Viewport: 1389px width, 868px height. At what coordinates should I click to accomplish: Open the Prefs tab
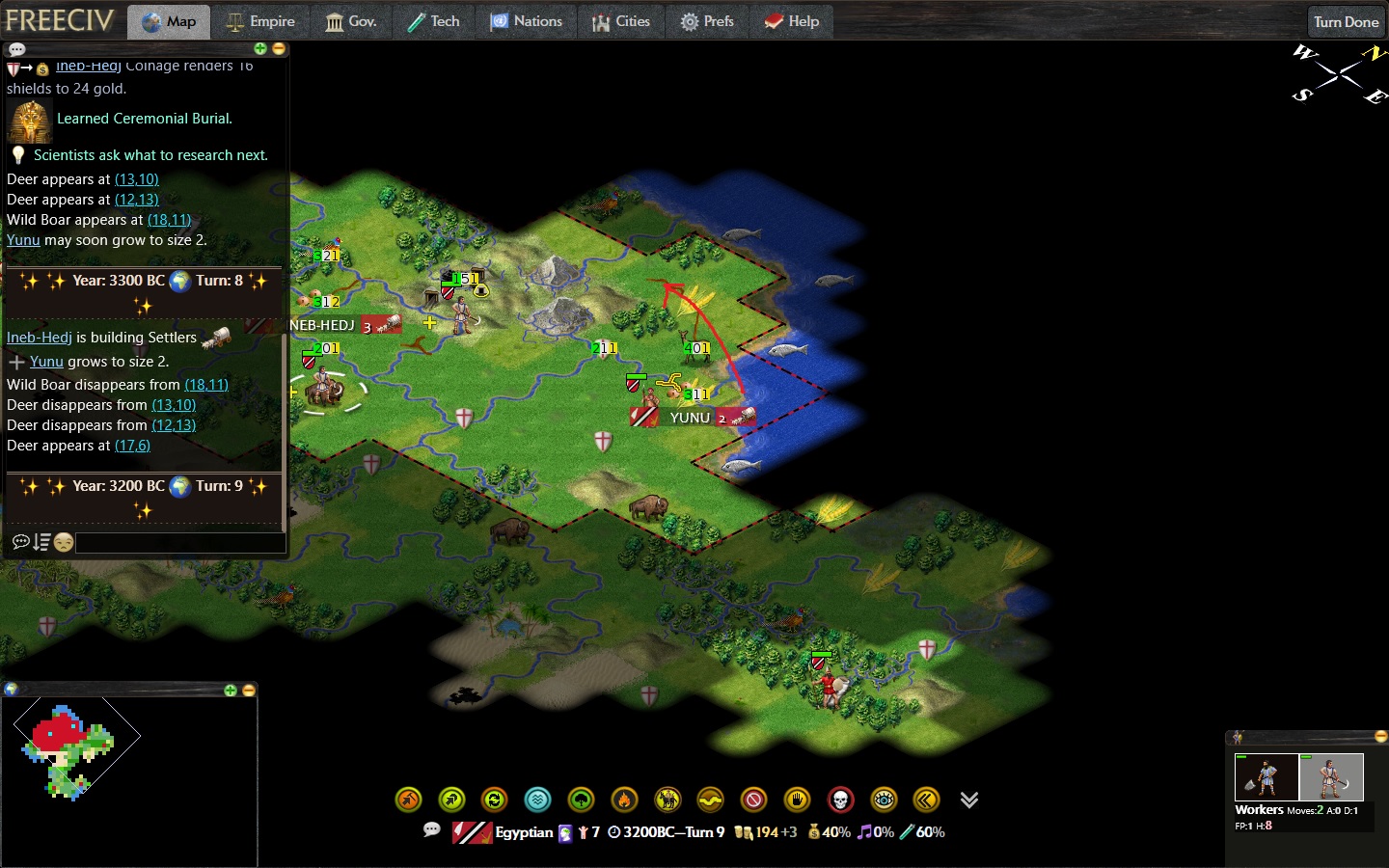[x=707, y=21]
